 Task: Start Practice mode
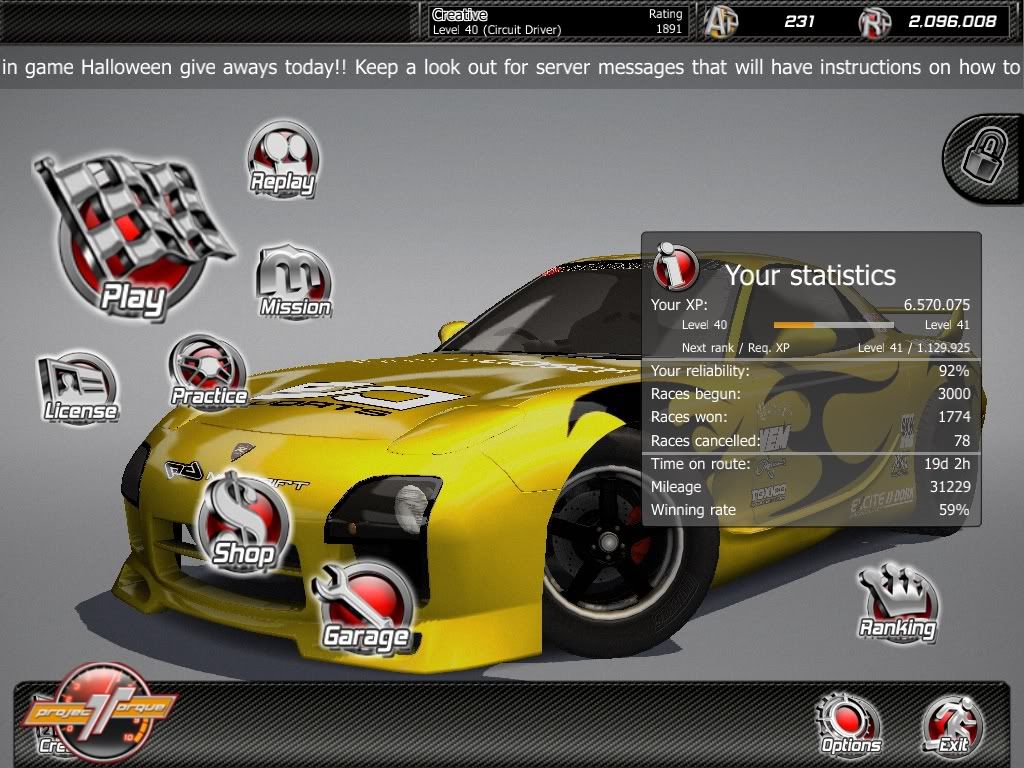(208, 371)
